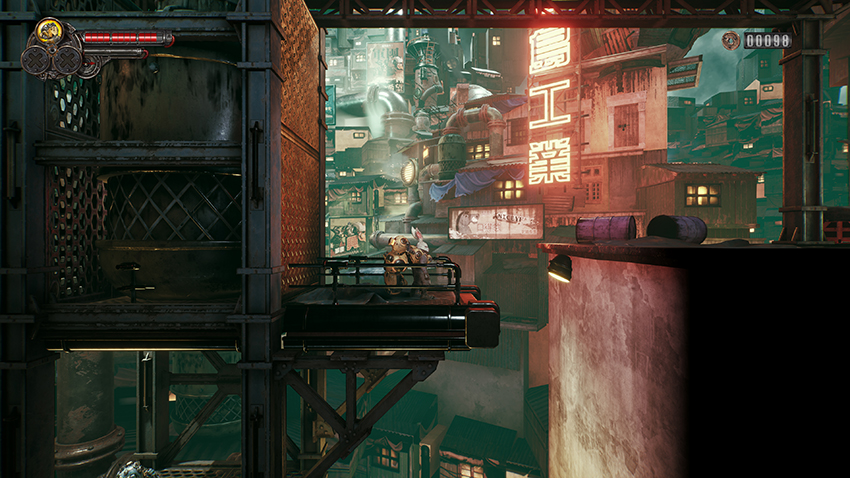Select the golden fist weapon icon

click(x=48, y=32)
